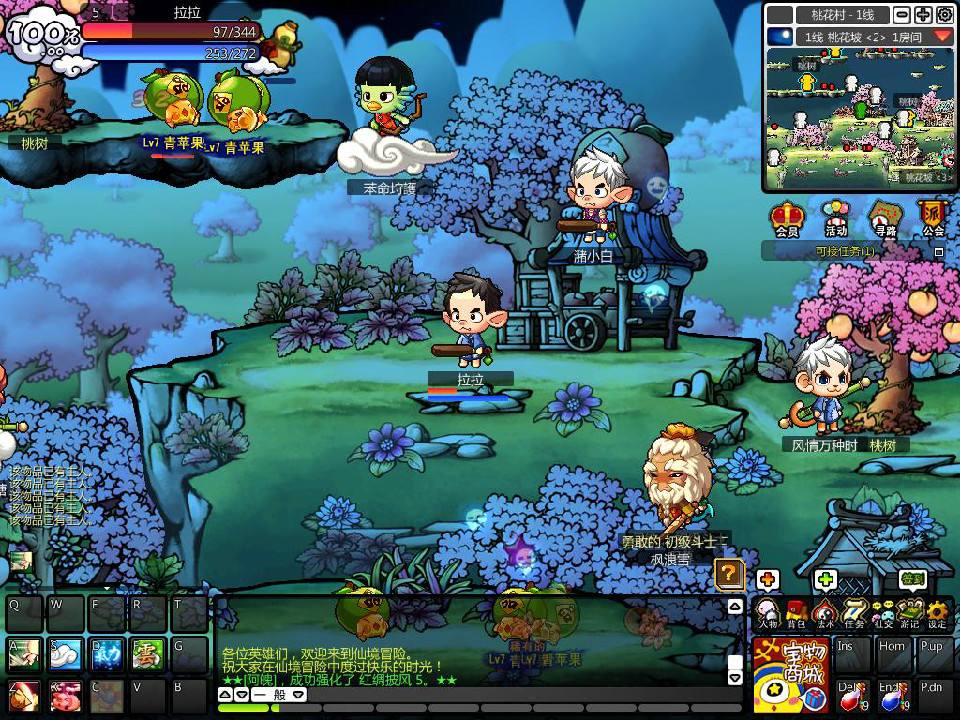The image size is (960, 720).
Task: Open the 法术 spells menu
Action: click(x=824, y=613)
